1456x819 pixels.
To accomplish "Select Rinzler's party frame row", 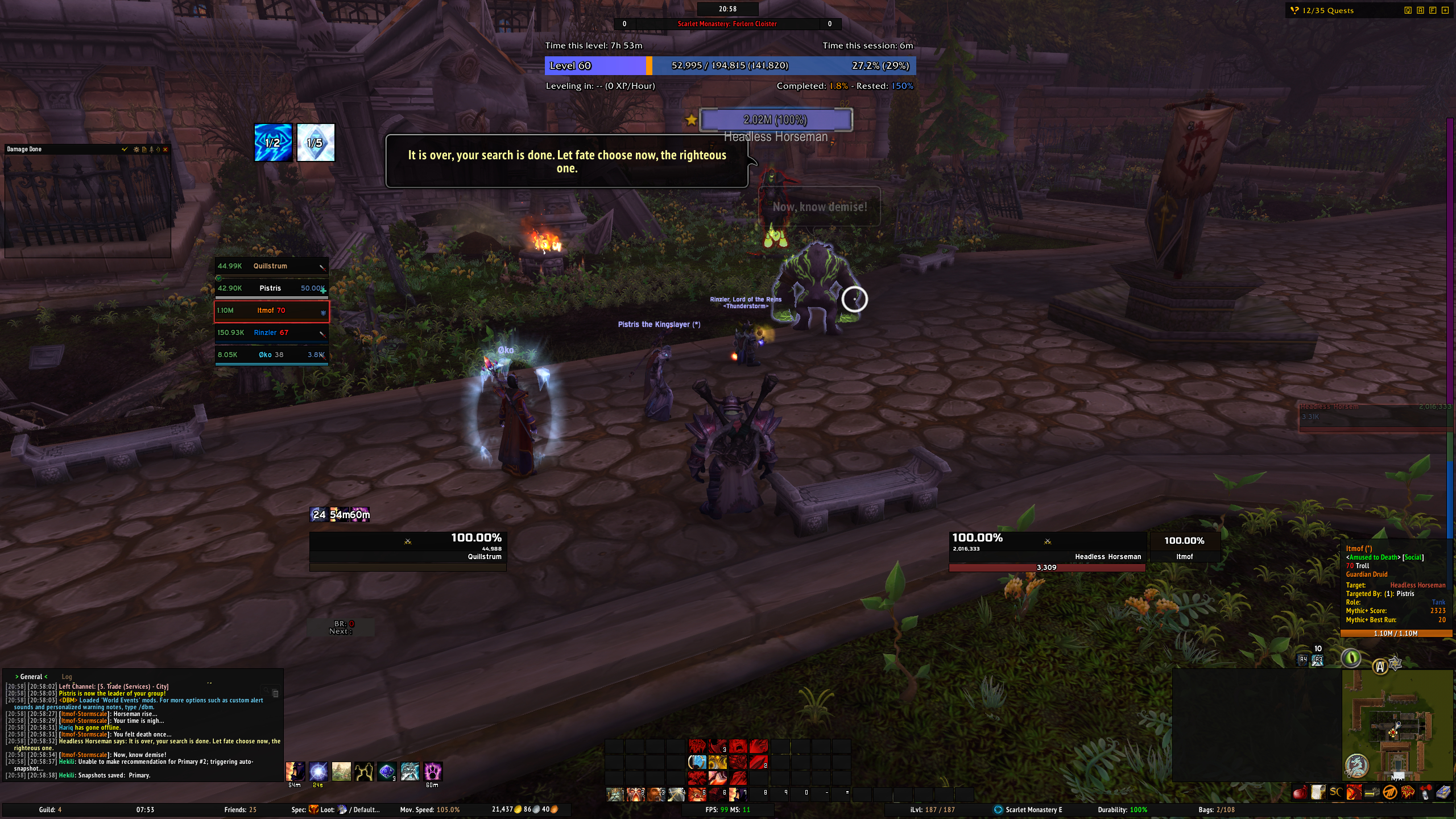I will coord(271,333).
